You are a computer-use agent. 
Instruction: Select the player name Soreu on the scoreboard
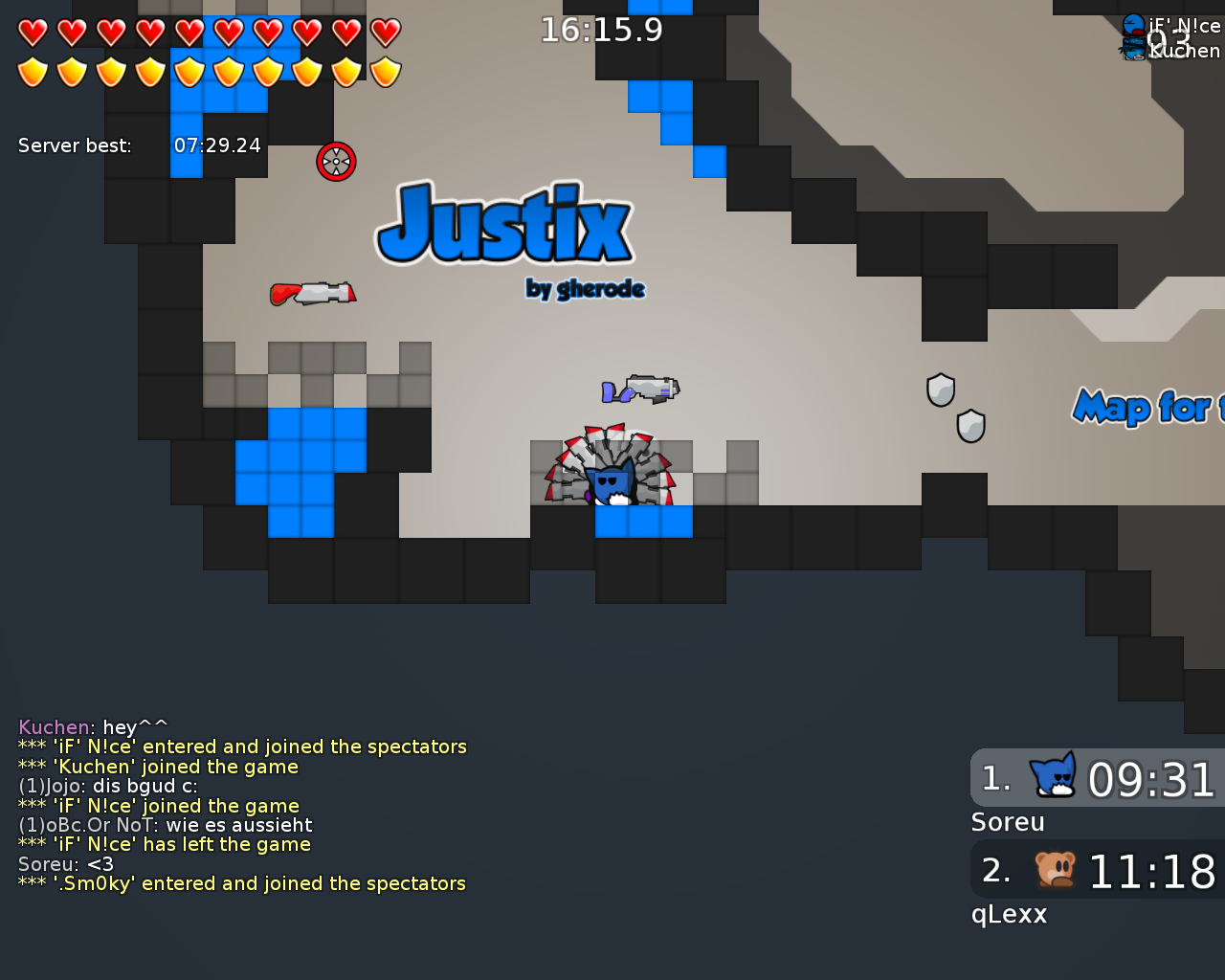[1008, 821]
